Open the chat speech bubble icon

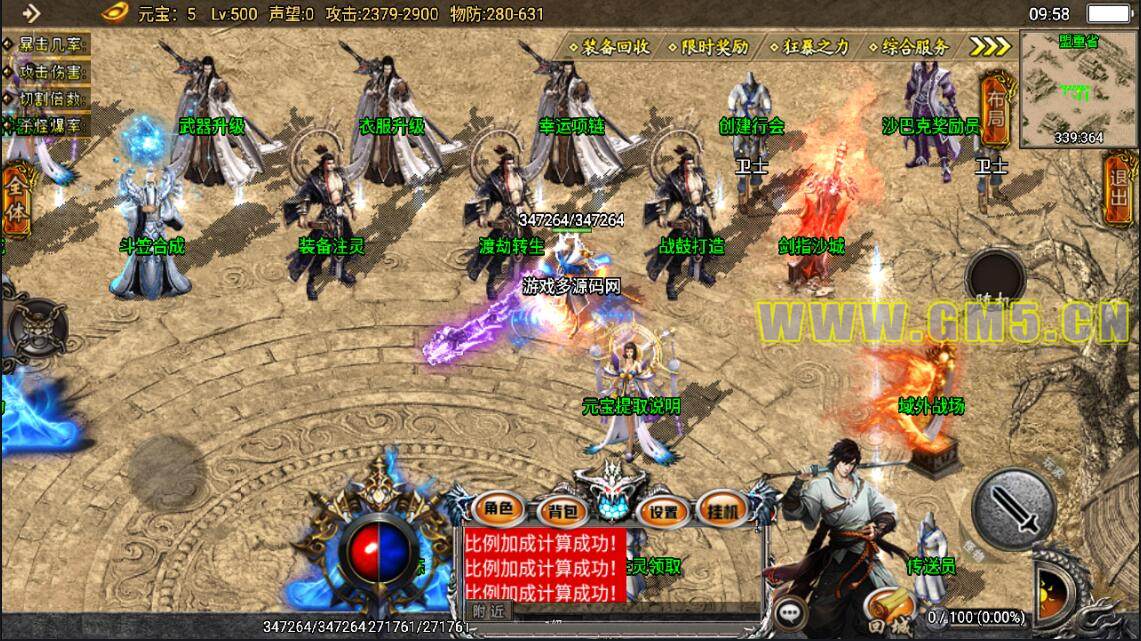[791, 611]
